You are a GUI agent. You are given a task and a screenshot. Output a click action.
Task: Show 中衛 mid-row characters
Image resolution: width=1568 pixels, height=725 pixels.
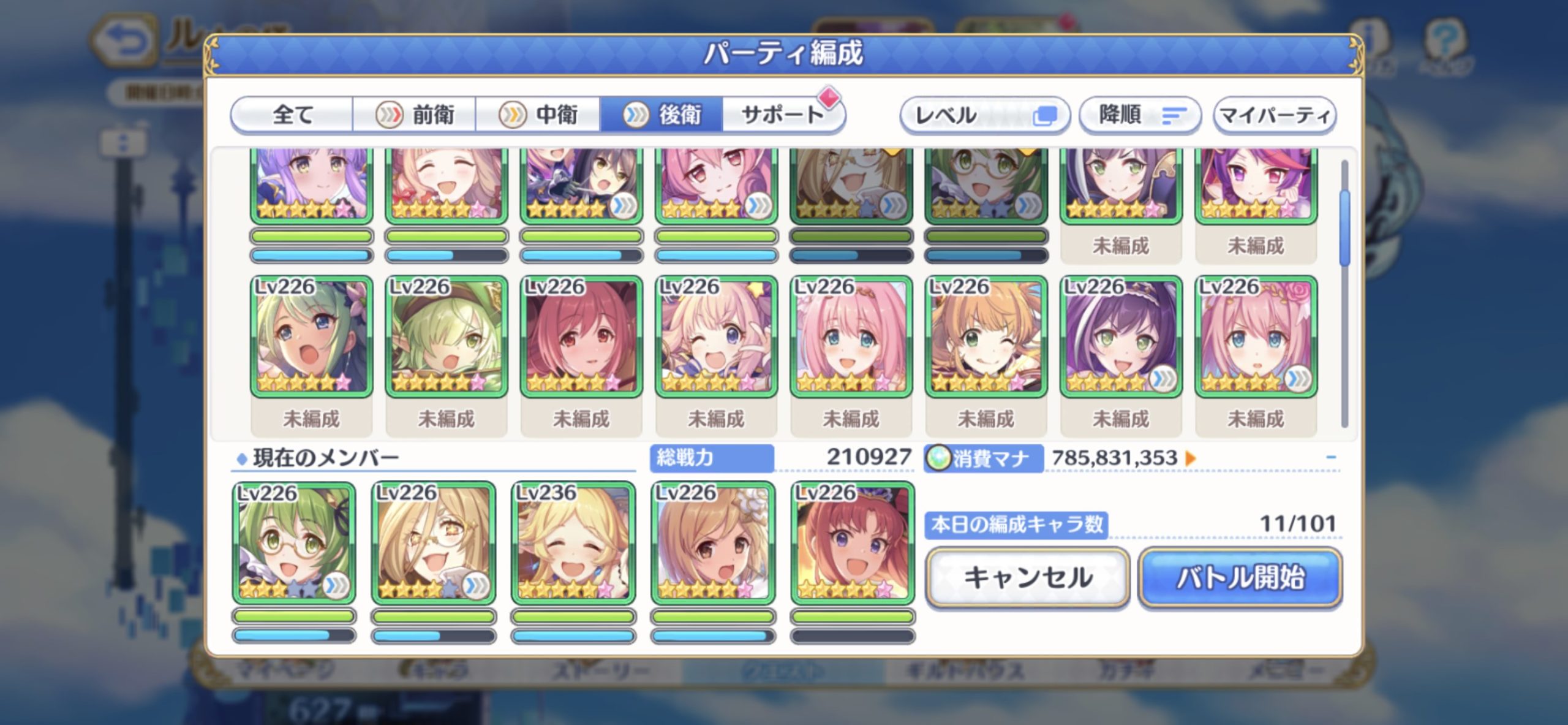[538, 115]
